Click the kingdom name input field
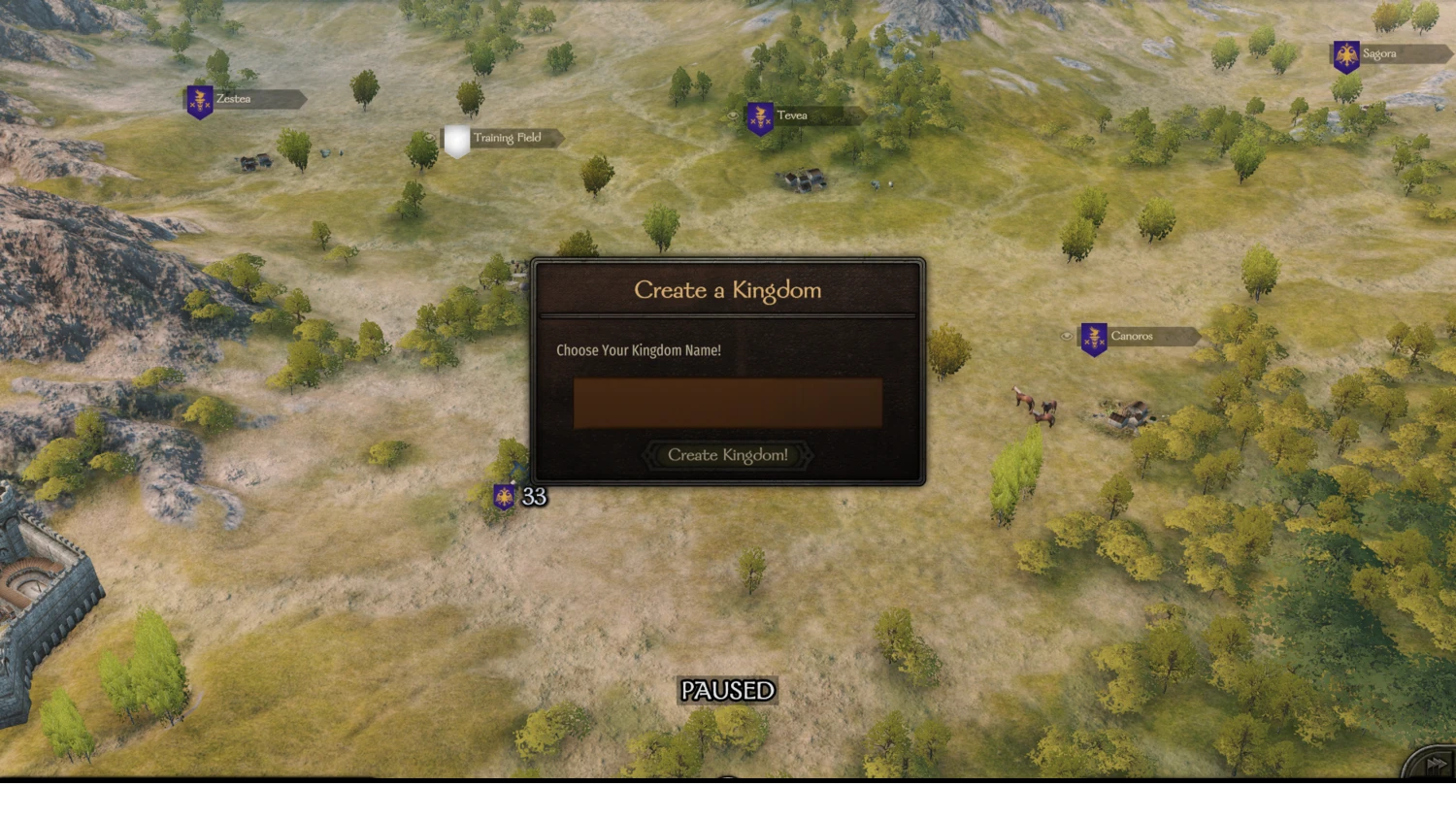Viewport: 1456px width, 819px height. (727, 402)
